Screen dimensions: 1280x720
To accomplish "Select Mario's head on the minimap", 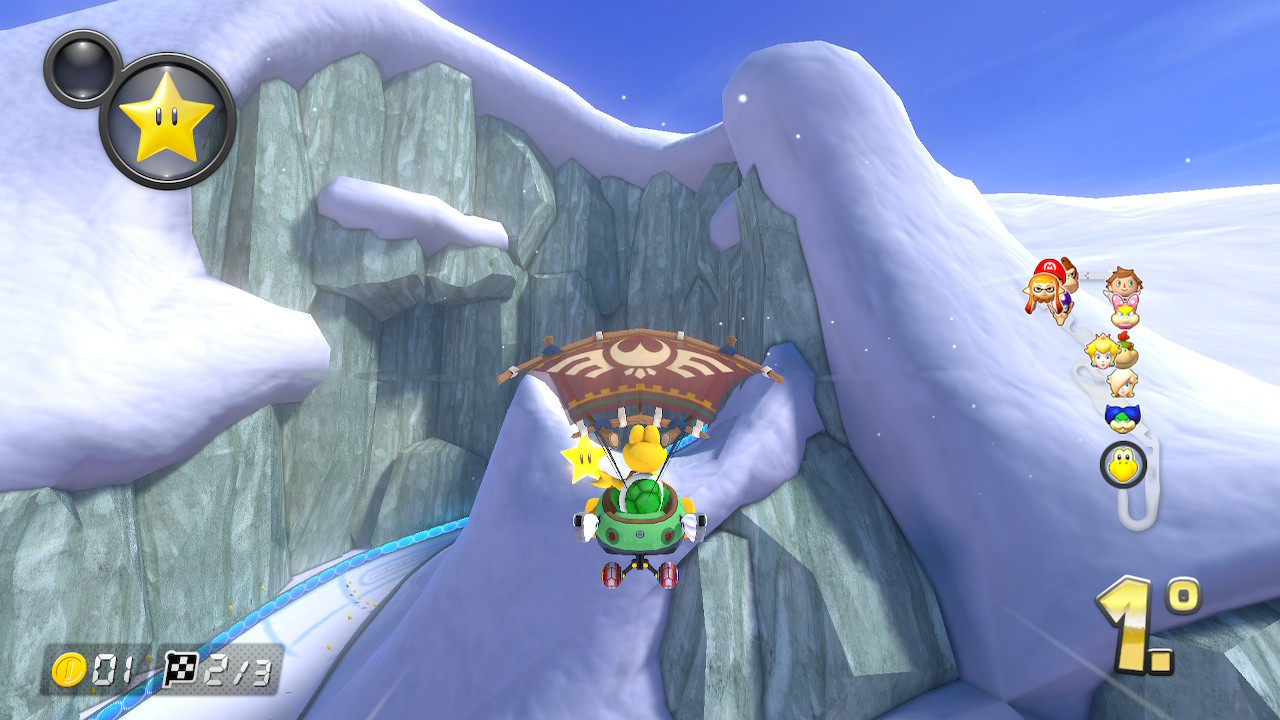I will pyautogui.click(x=1048, y=268).
